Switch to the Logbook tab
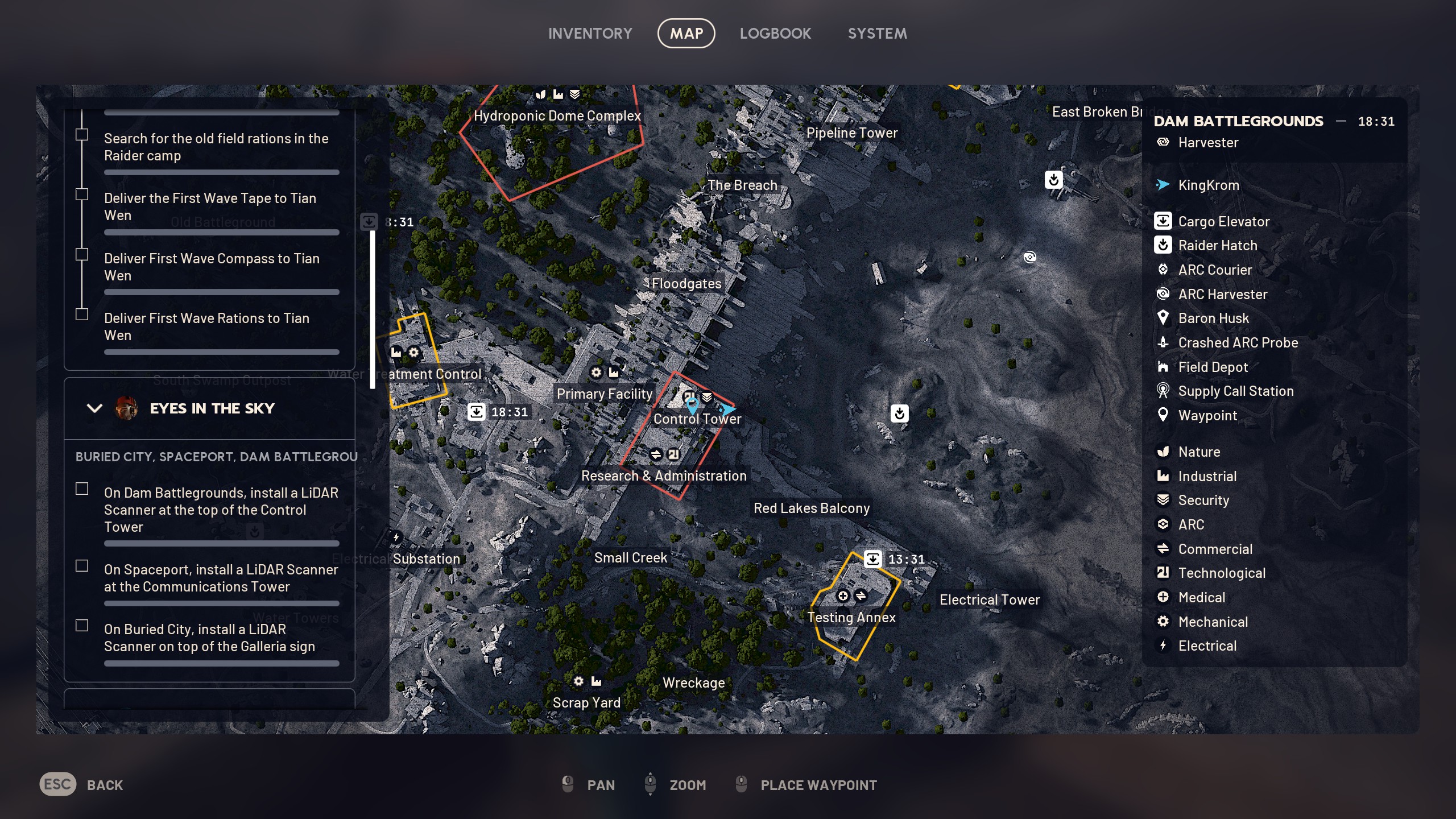Image resolution: width=1456 pixels, height=819 pixels. (x=776, y=33)
